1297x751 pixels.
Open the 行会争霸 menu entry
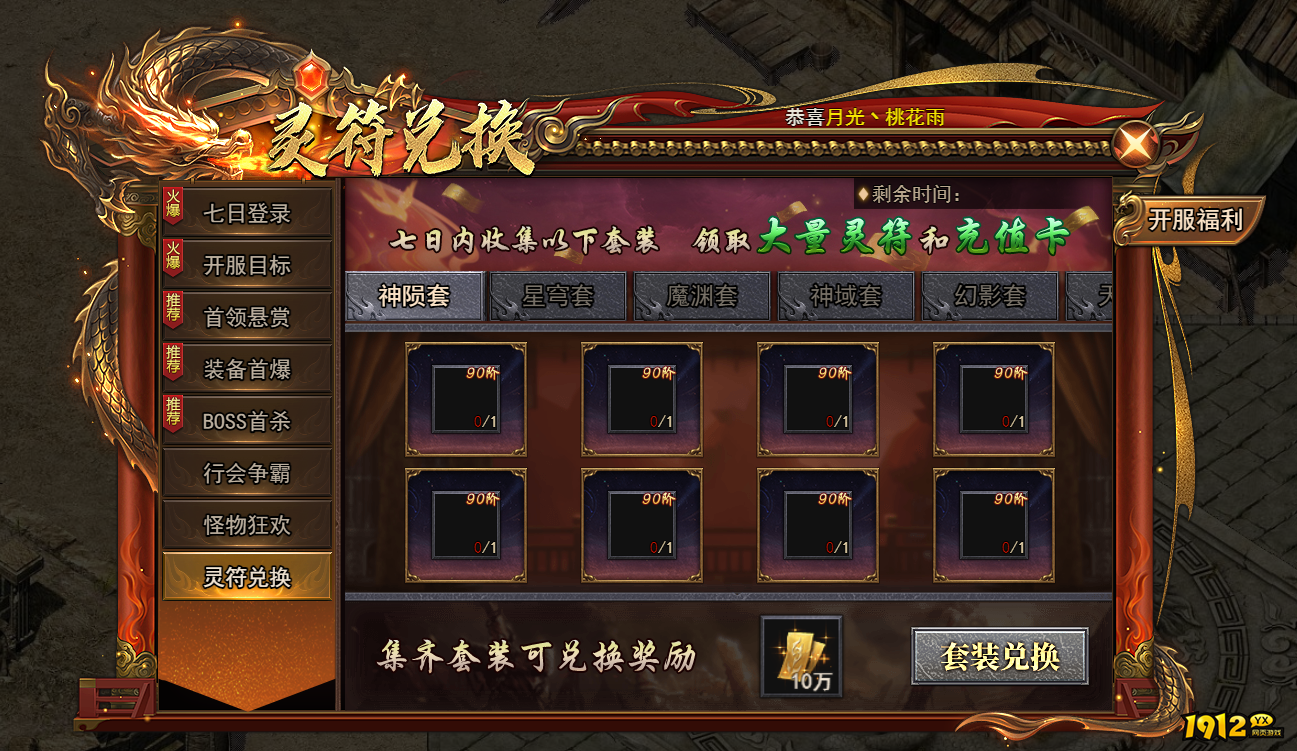[245, 471]
